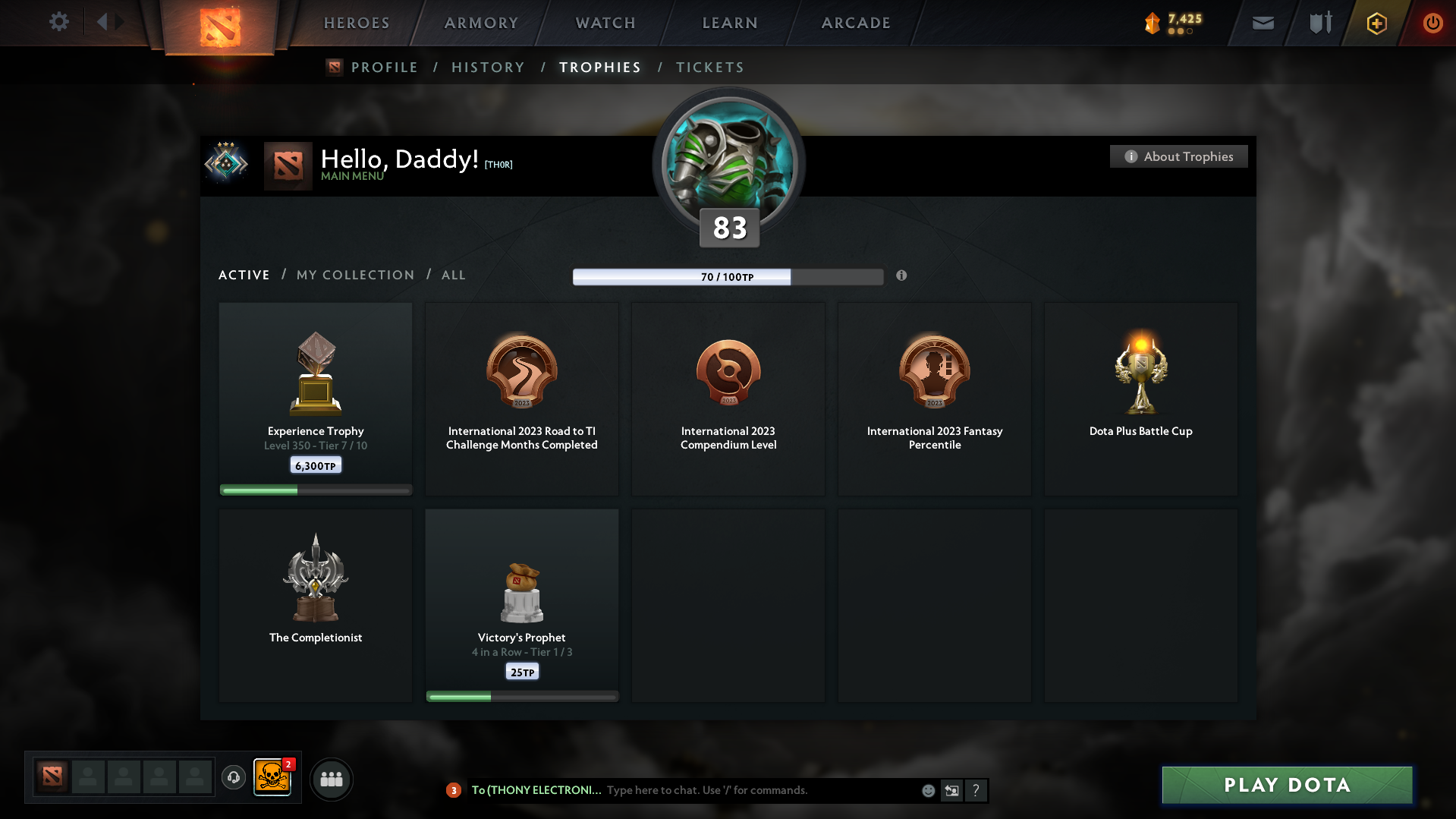Screen dimensions: 1456x819
Task: Switch to the ALL trophies filter
Action: (x=453, y=275)
